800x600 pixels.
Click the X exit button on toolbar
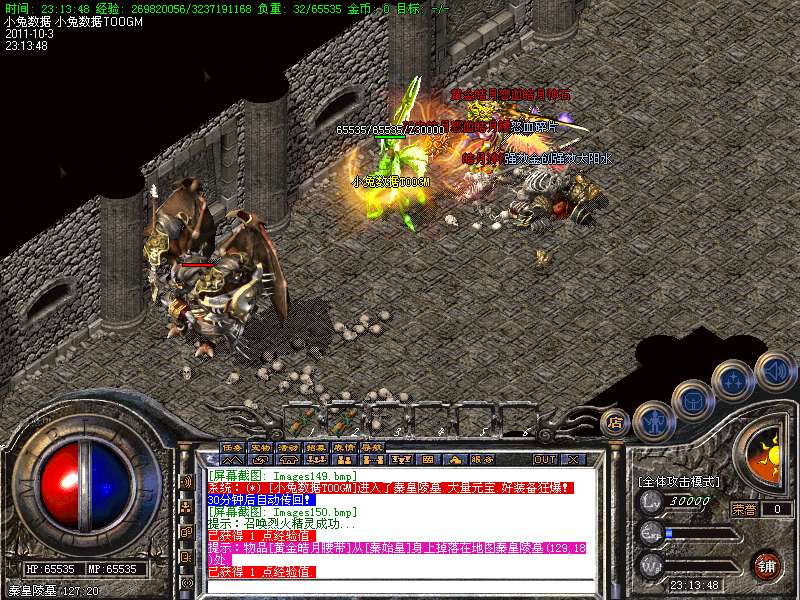click(x=573, y=459)
